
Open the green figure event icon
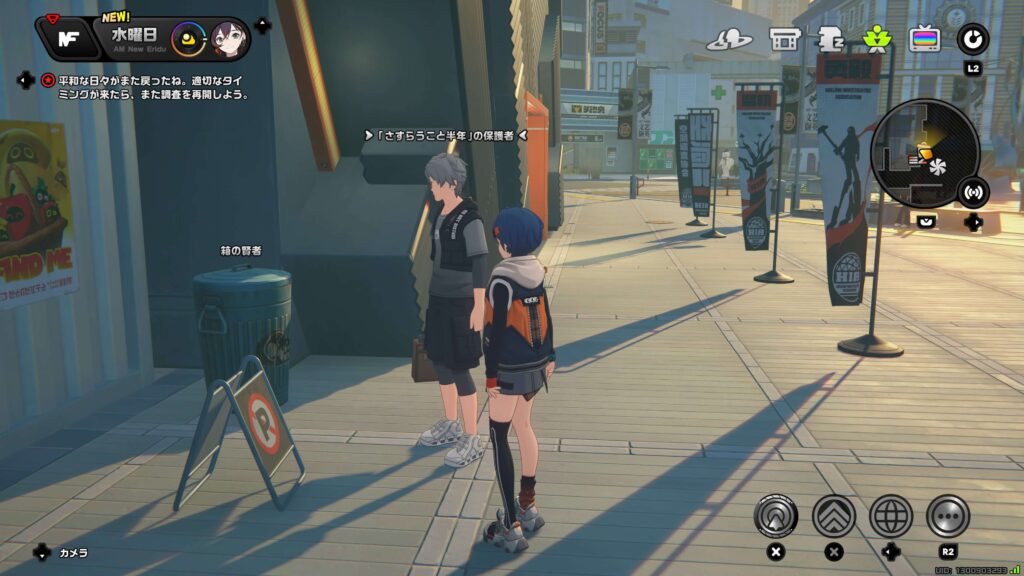(876, 39)
